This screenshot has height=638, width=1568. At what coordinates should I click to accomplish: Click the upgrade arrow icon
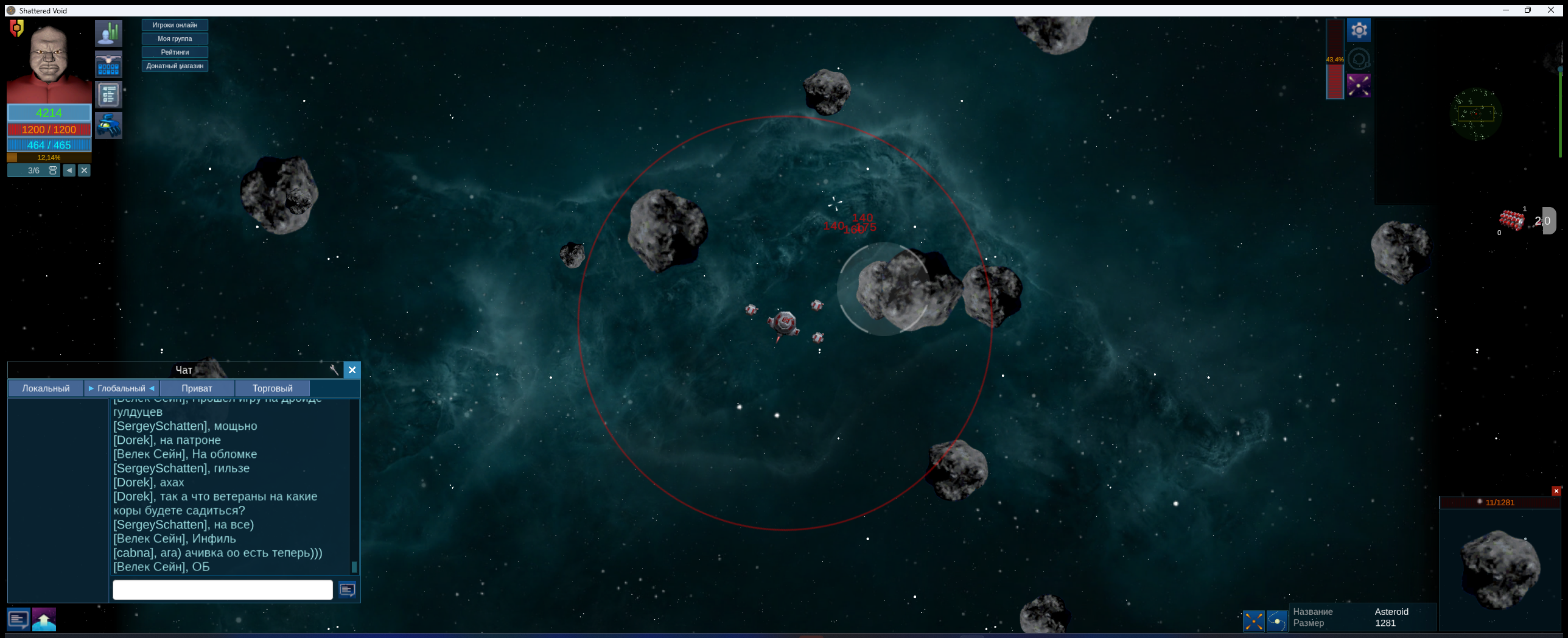[x=43, y=619]
